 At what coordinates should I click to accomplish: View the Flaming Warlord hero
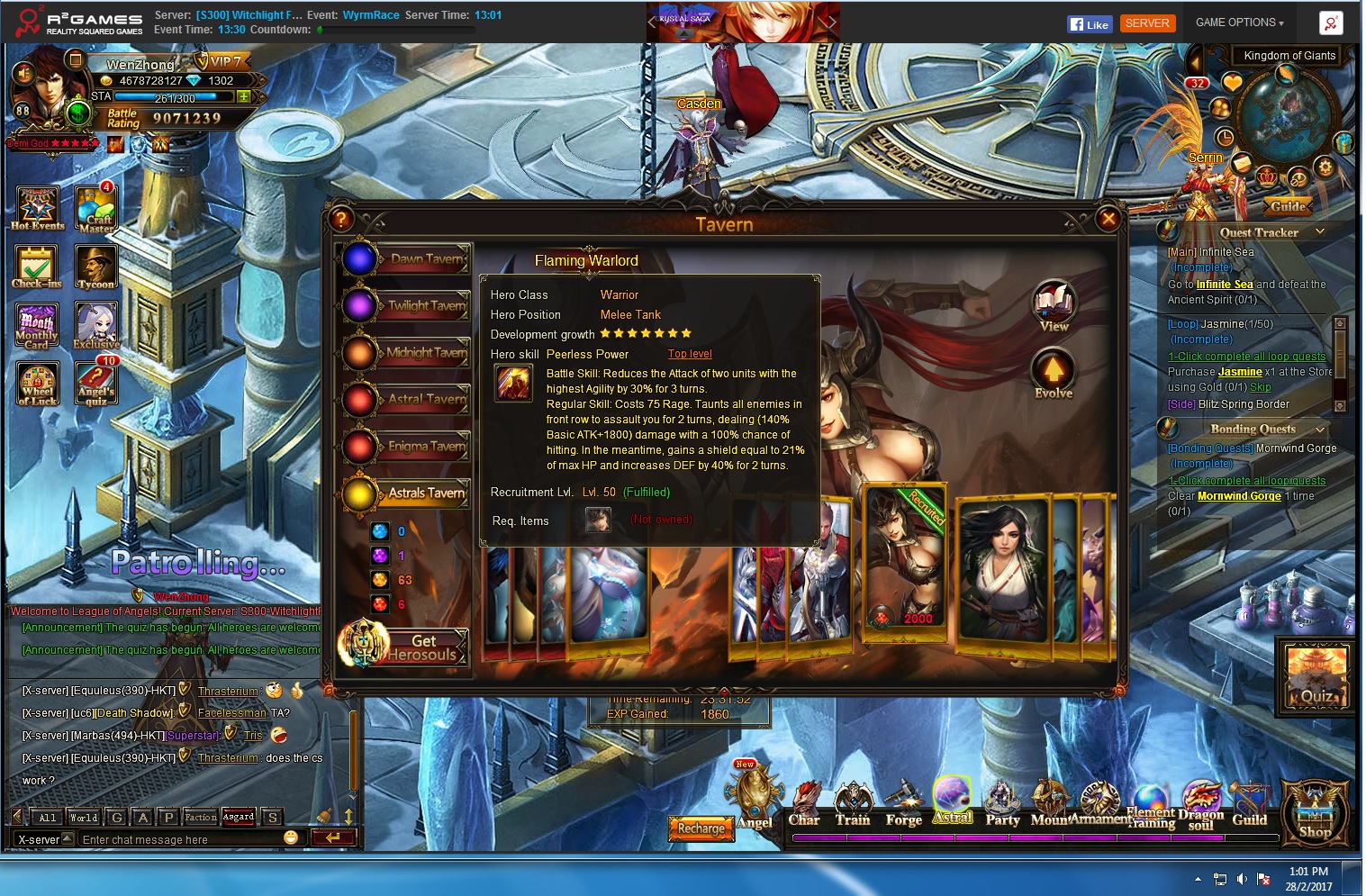1054,305
